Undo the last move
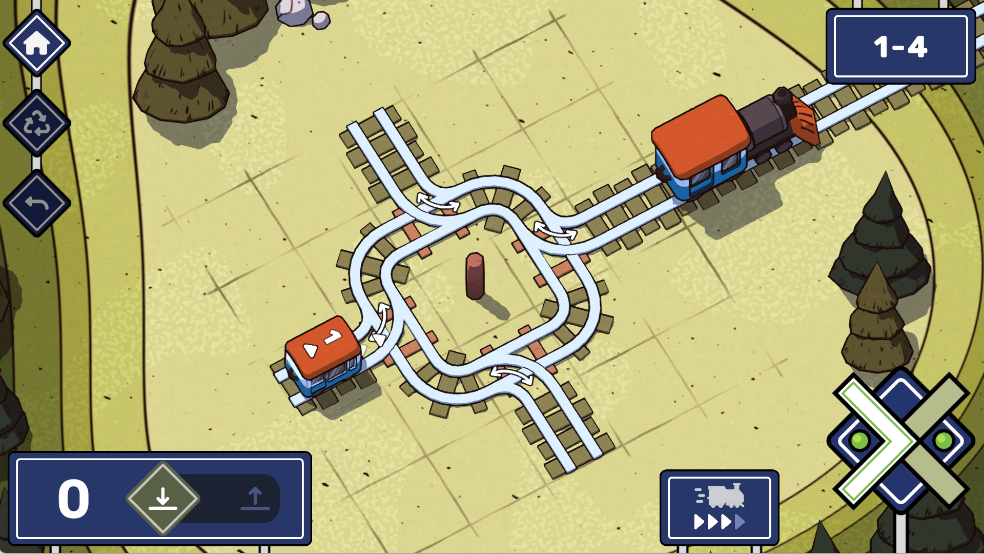 37,204
